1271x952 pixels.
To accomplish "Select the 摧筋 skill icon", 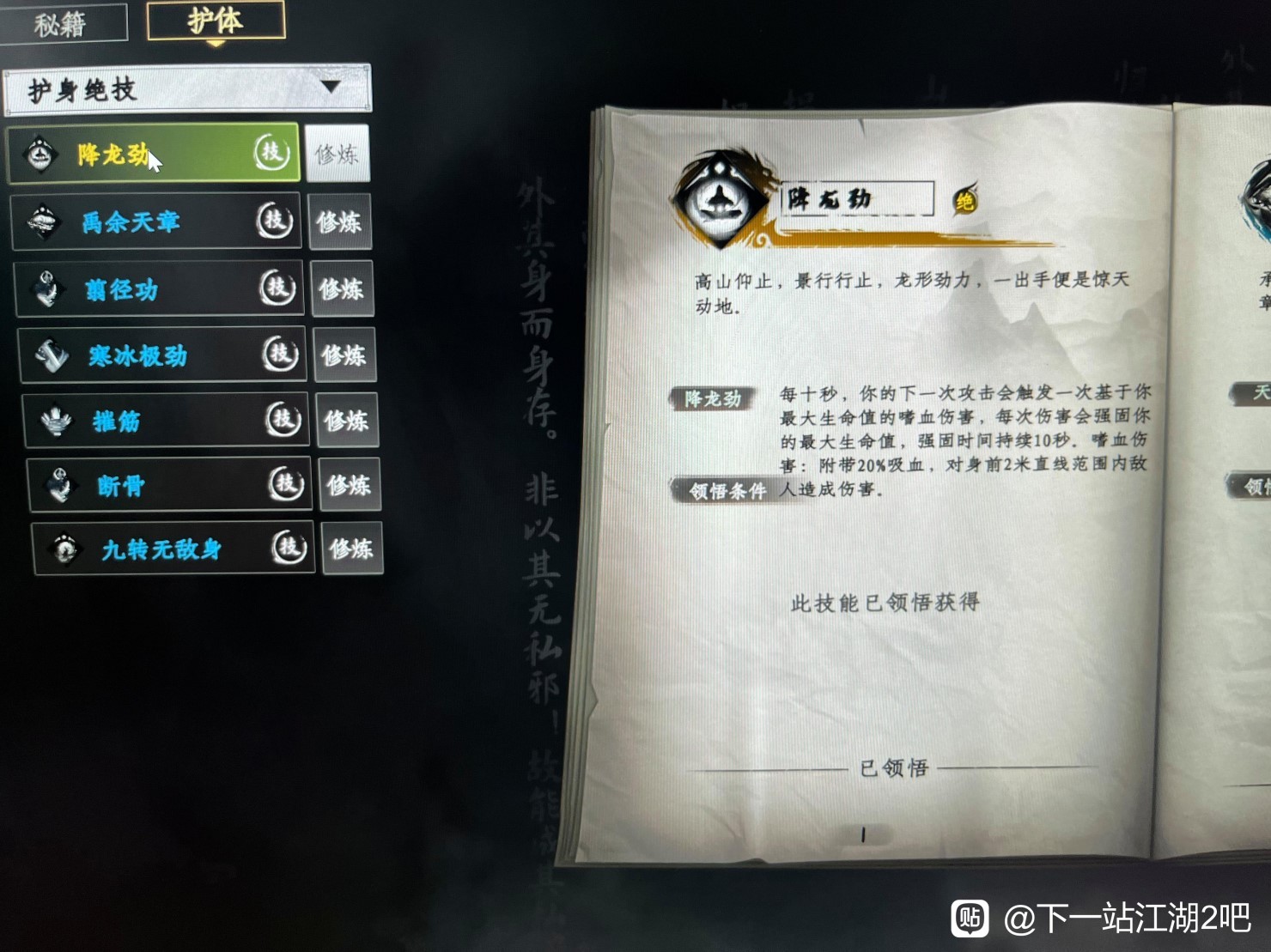I will coord(54,420).
